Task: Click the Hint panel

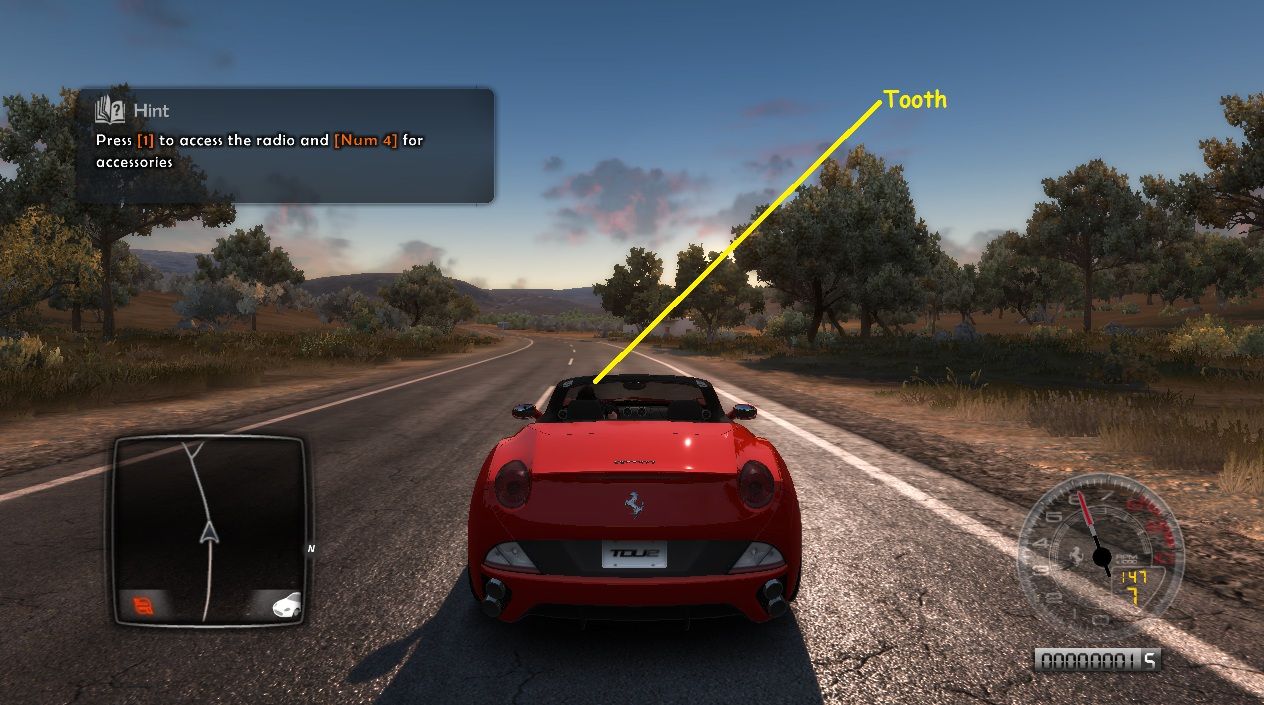Action: 285,146
